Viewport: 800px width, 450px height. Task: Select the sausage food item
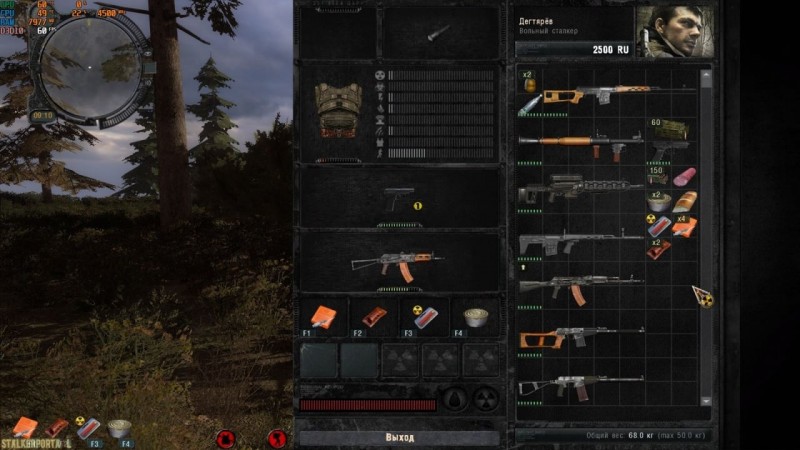coord(684,176)
